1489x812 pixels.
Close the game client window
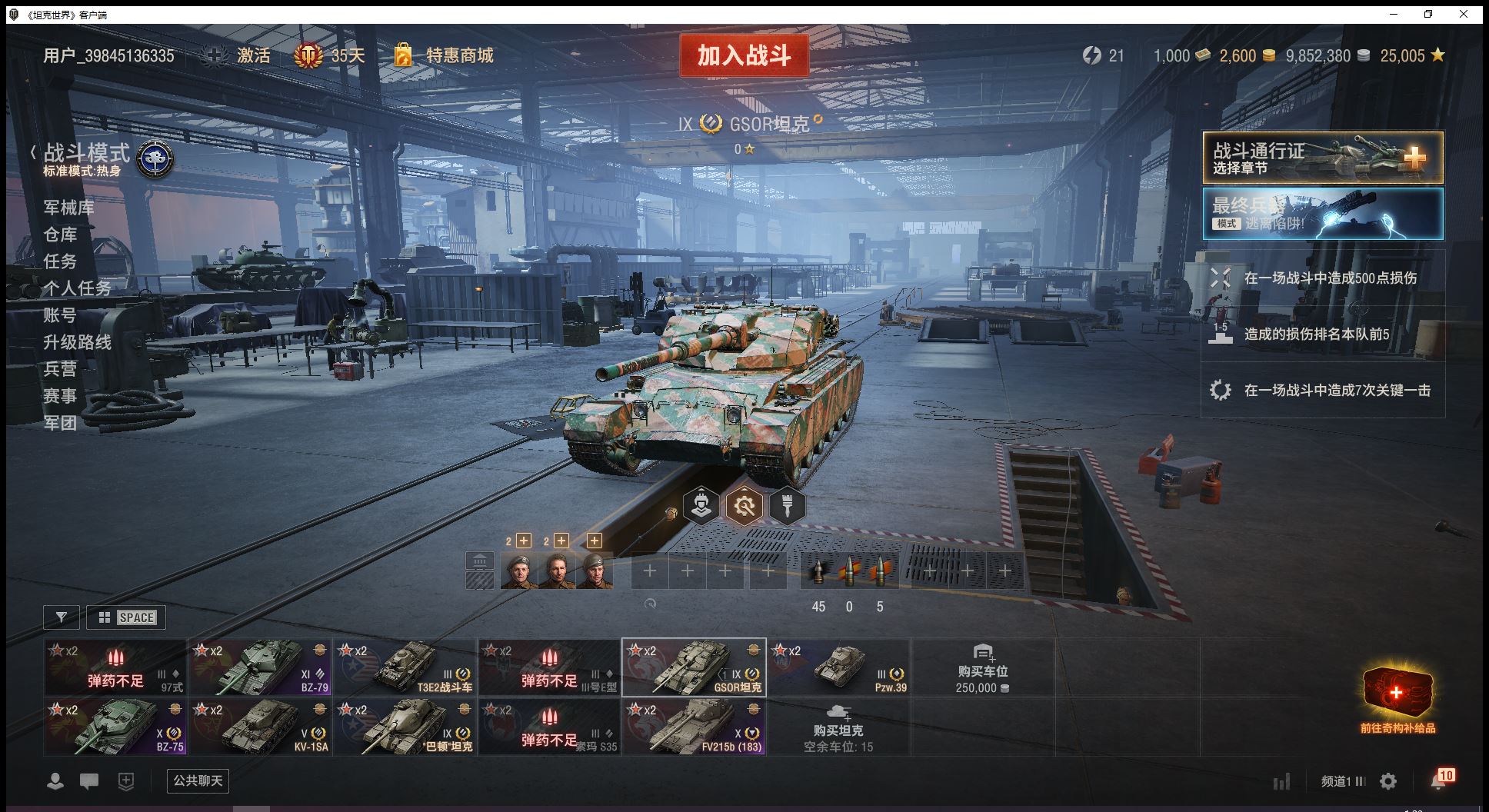point(1464,14)
